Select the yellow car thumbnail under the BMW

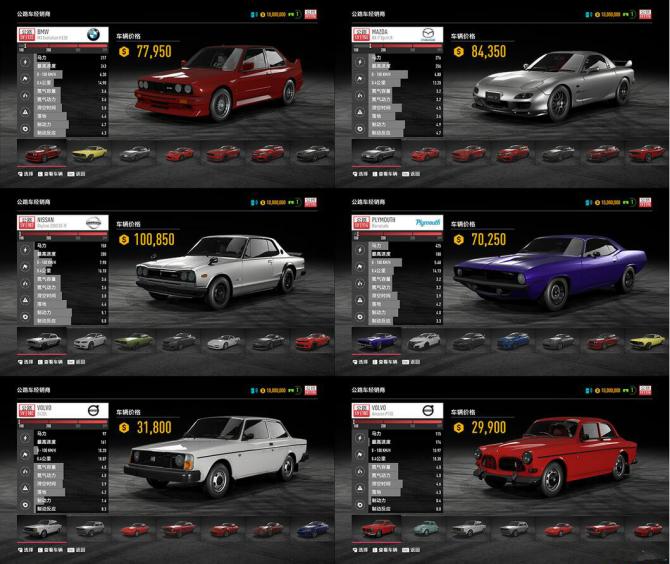(88, 153)
